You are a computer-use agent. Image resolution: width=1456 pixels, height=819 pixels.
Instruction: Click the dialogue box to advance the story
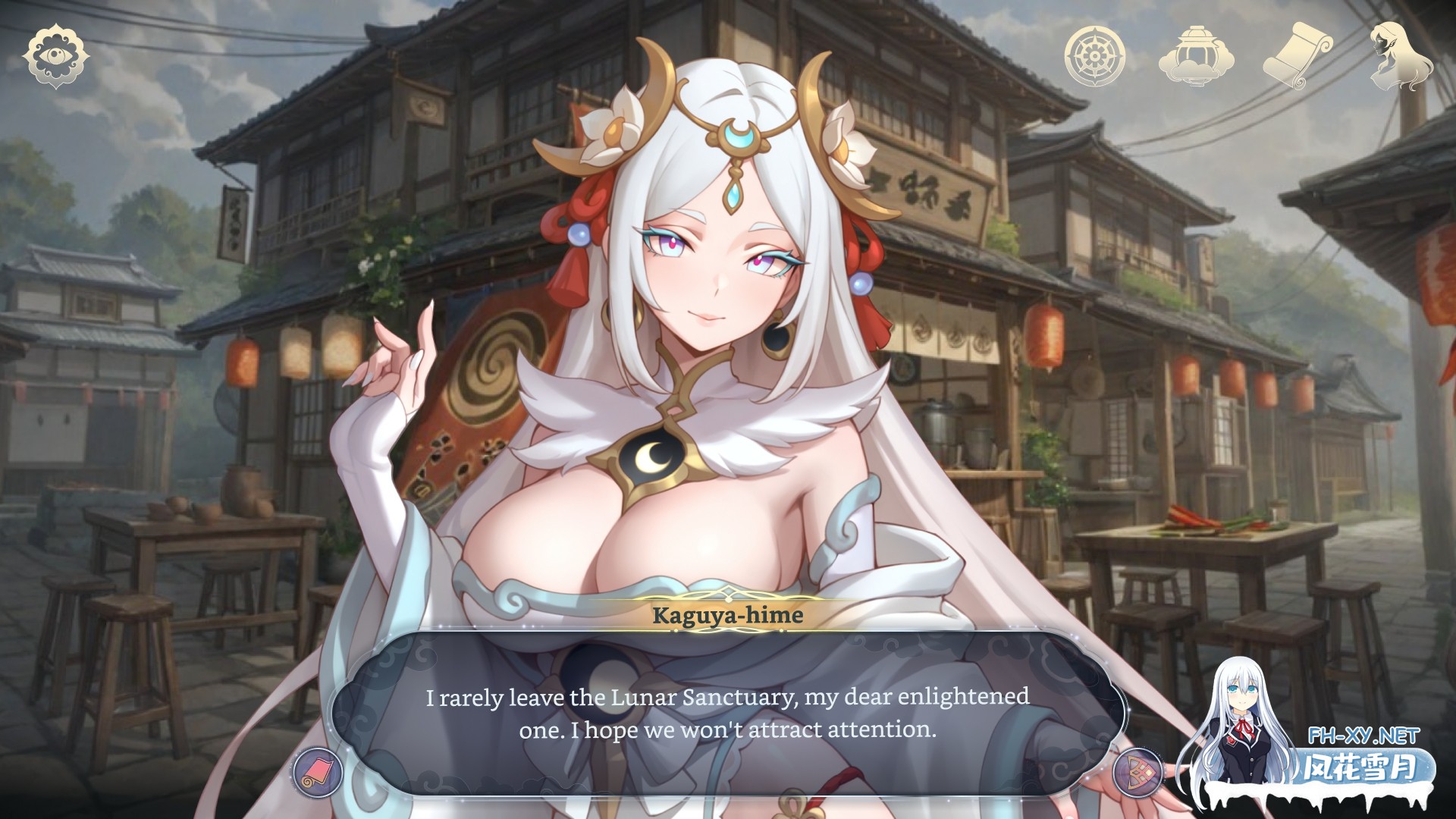728,713
